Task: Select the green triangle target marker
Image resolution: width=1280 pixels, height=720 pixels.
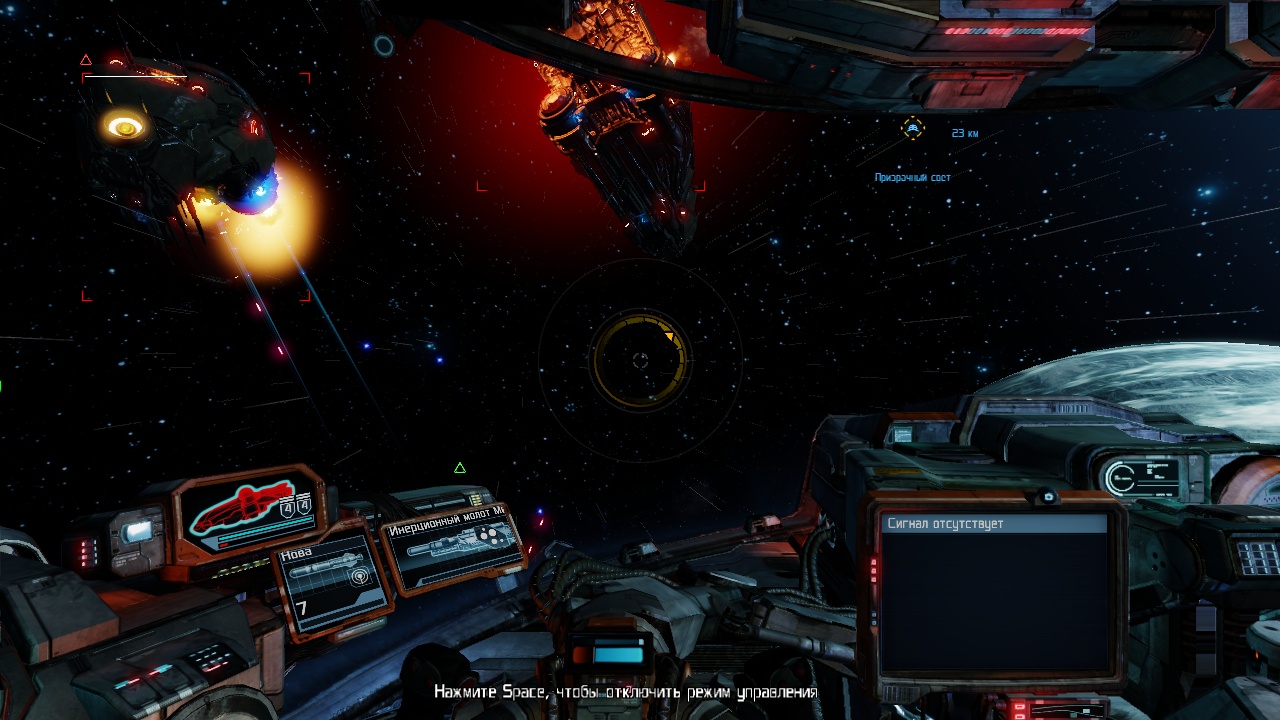Action: [x=460, y=468]
